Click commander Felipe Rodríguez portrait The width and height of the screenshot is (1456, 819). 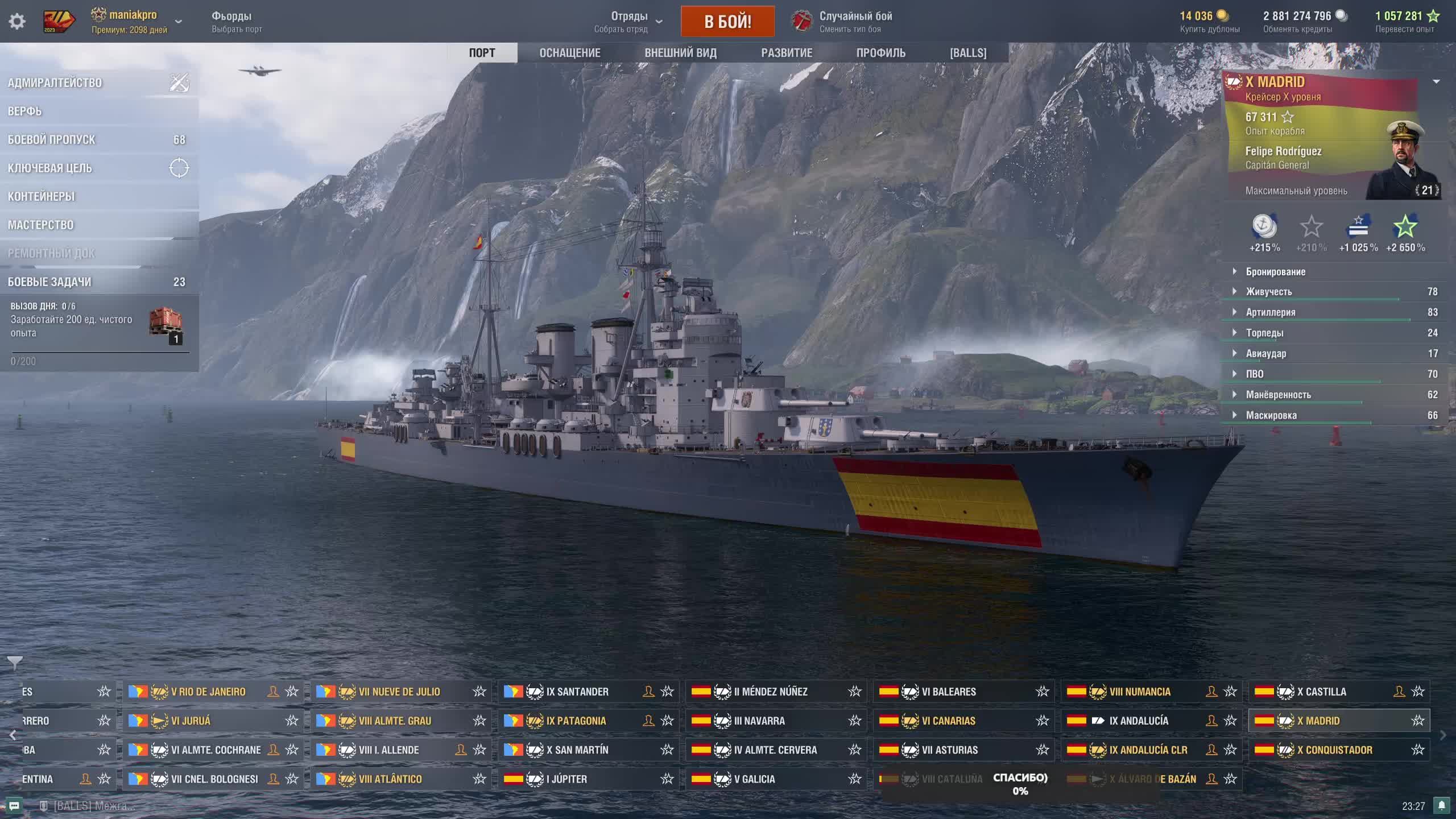pyautogui.click(x=1405, y=162)
